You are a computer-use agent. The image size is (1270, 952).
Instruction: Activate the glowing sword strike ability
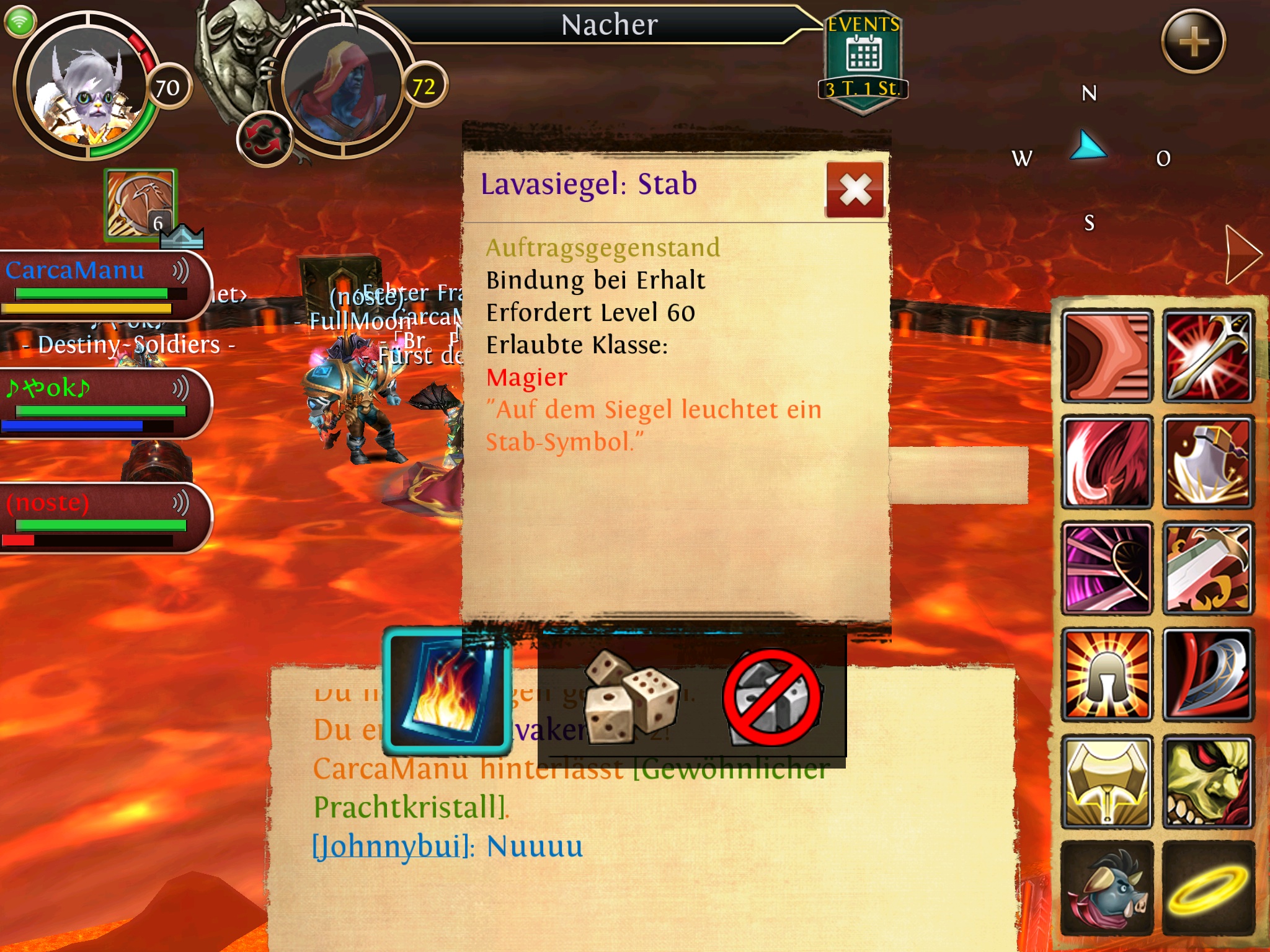click(1207, 356)
